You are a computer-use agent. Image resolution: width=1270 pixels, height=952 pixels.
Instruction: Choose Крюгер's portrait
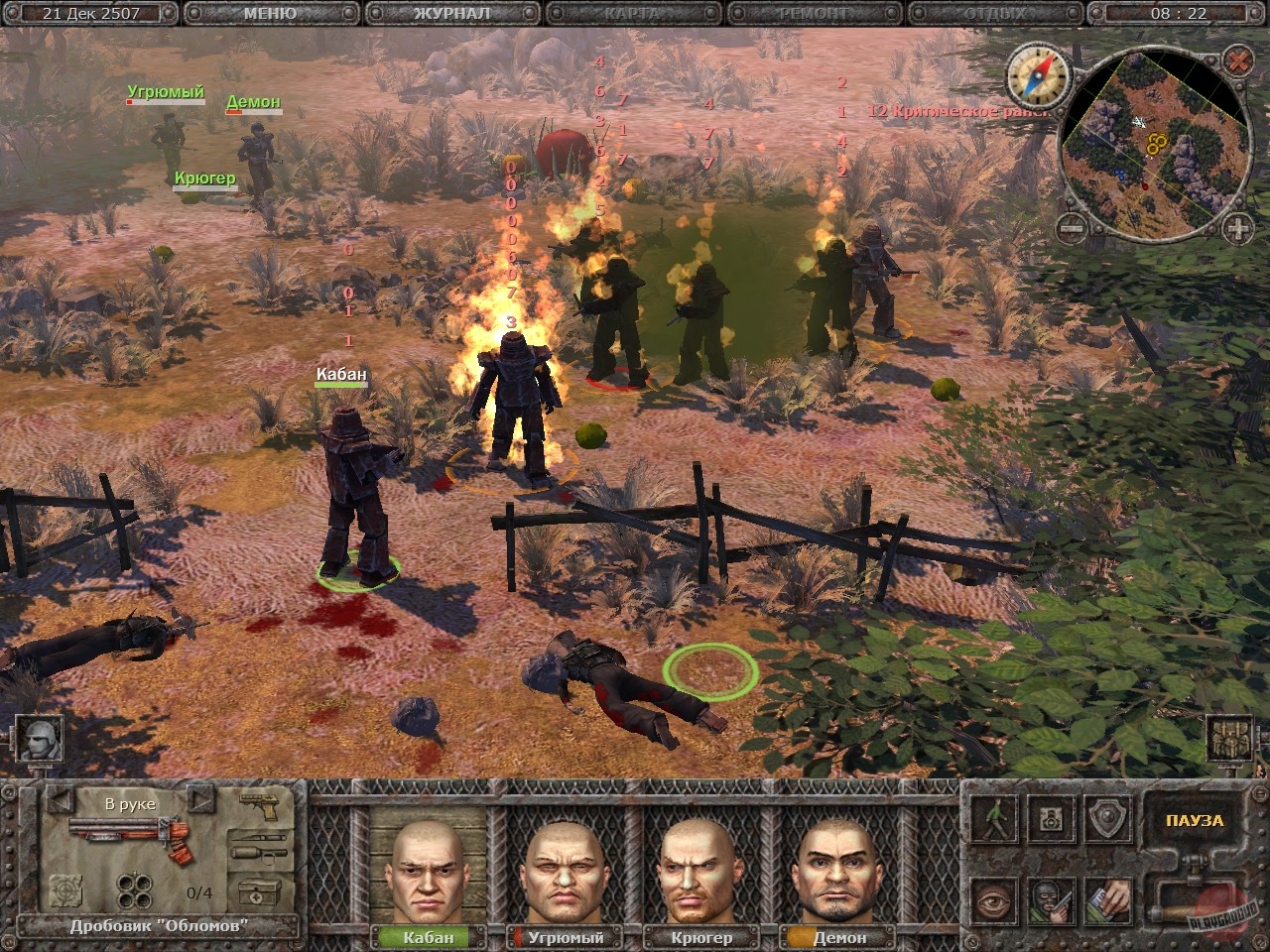[x=701, y=873]
